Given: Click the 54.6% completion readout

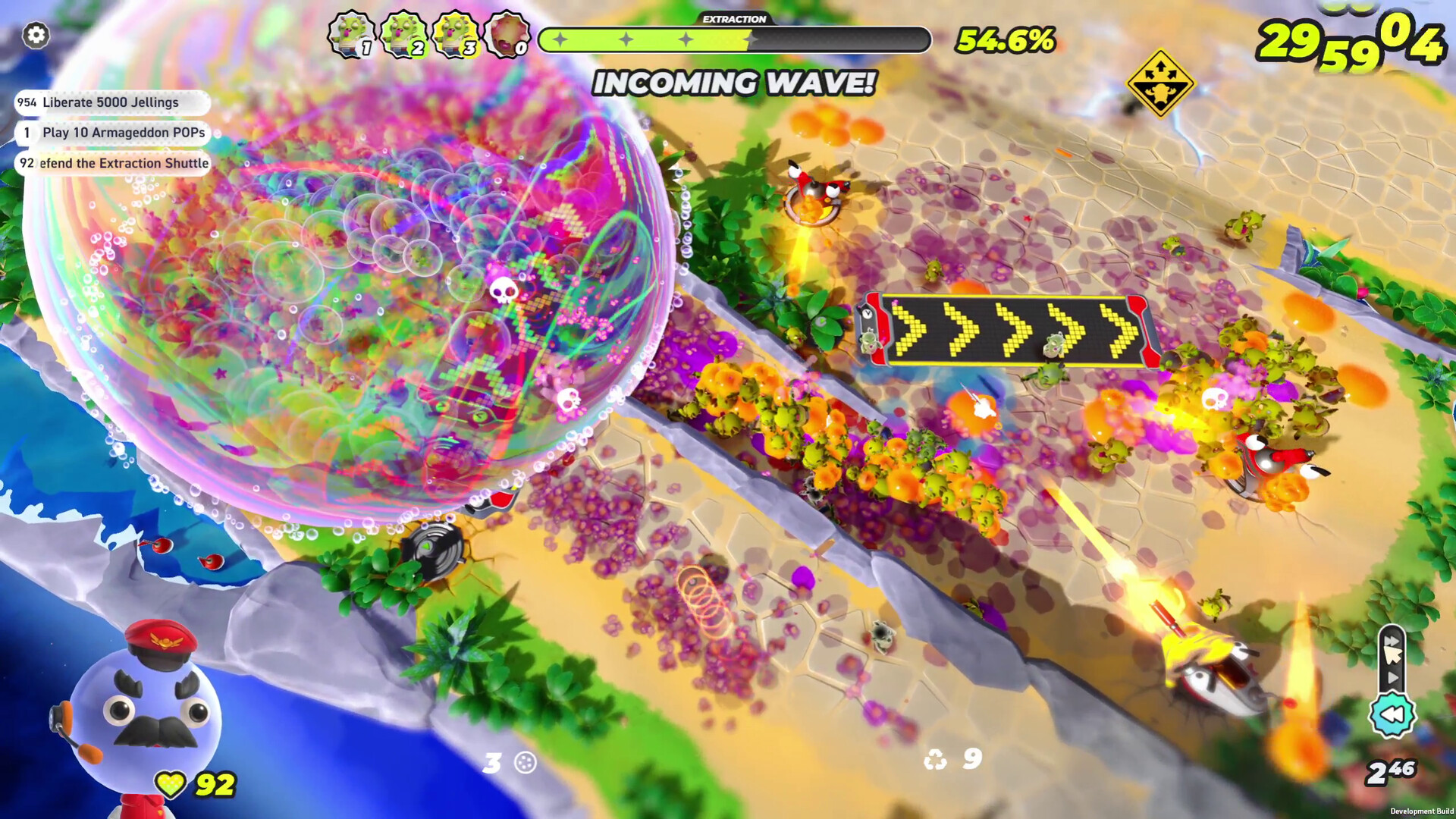Looking at the screenshot, I should point(1005,41).
